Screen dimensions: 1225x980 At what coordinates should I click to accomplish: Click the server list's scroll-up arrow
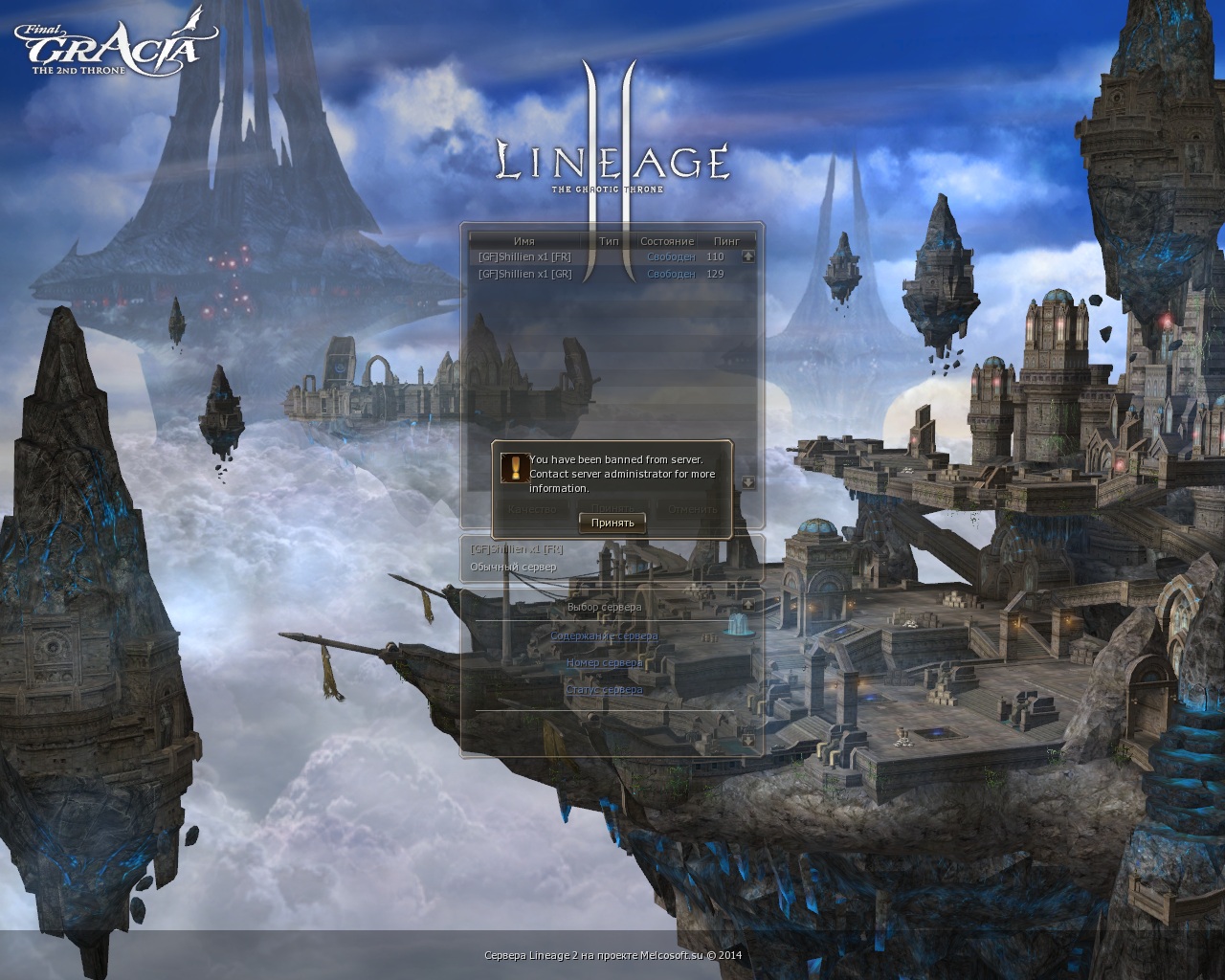748,256
